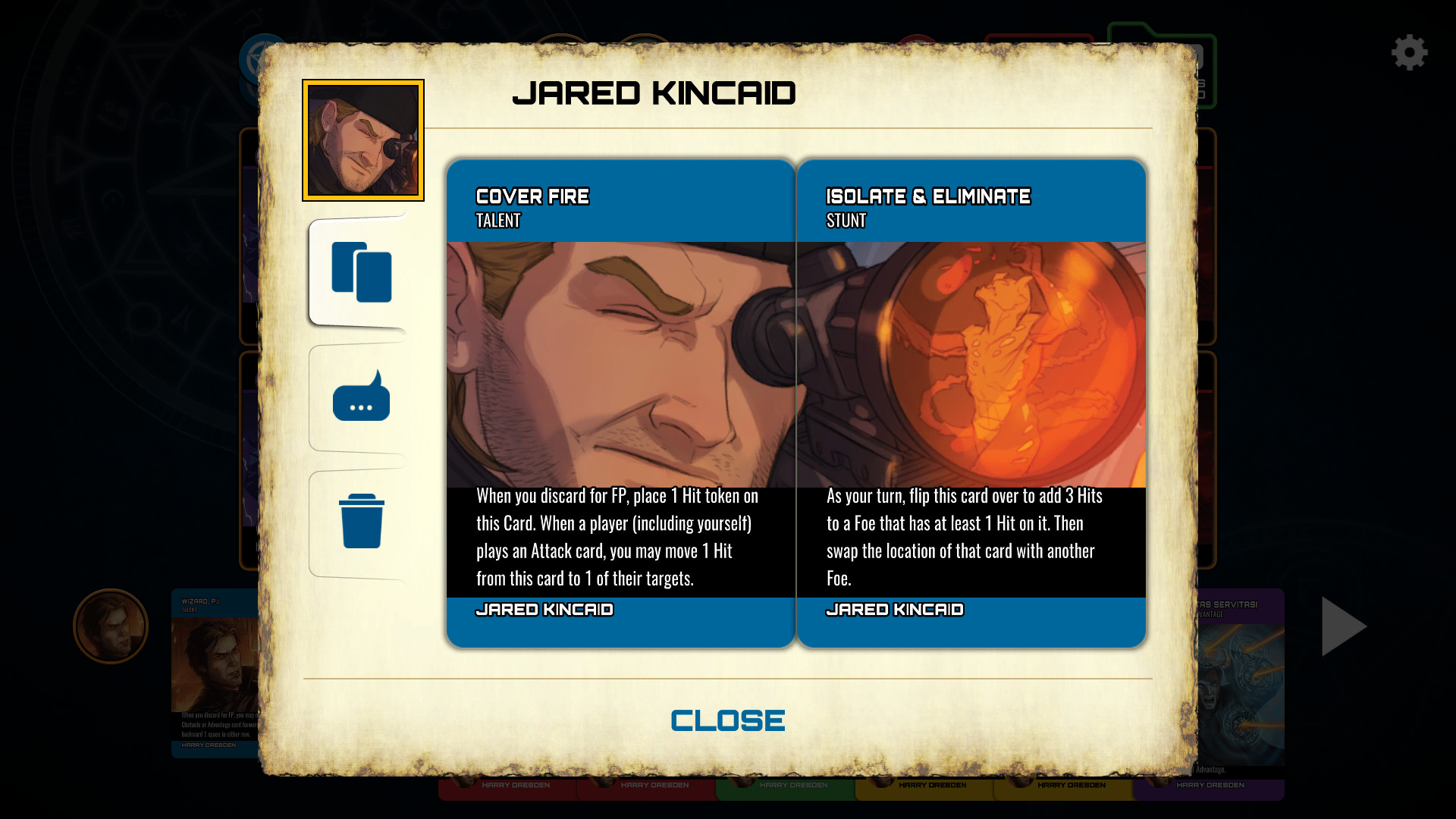Switch to the discussion view via bubble tab
Viewport: 1456px width, 819px height.
[x=362, y=397]
